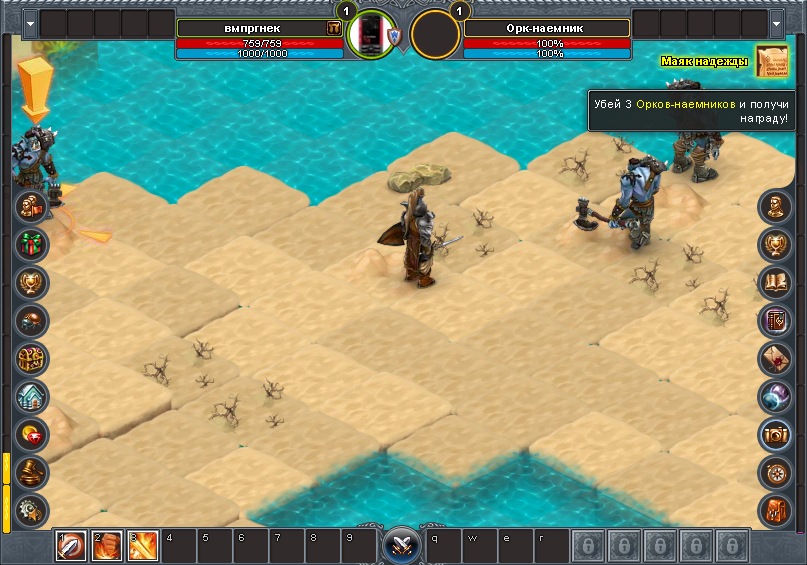Open the mail envelope with wax seal
807x565 pixels.
775,358
